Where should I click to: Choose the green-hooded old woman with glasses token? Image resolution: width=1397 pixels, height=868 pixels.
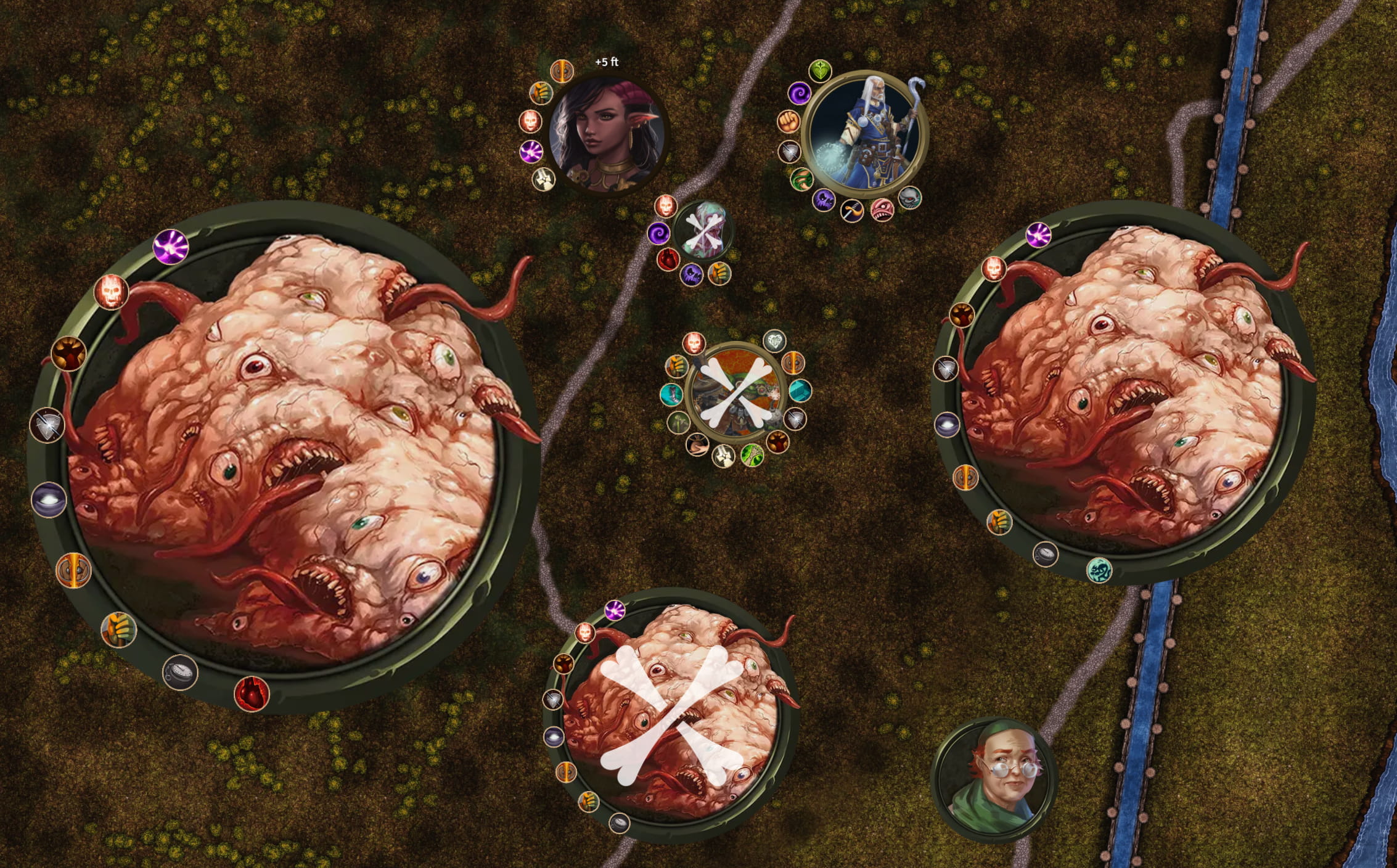pos(993,779)
